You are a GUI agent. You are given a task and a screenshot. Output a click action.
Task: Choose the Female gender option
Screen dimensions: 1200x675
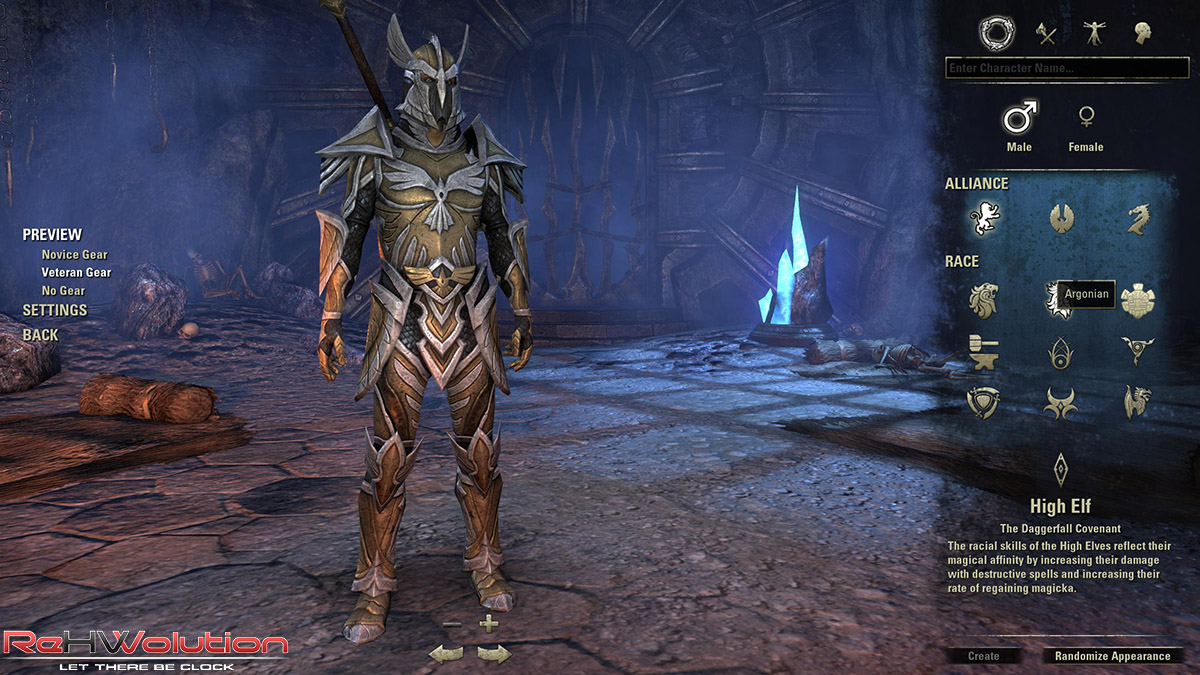tap(1085, 121)
